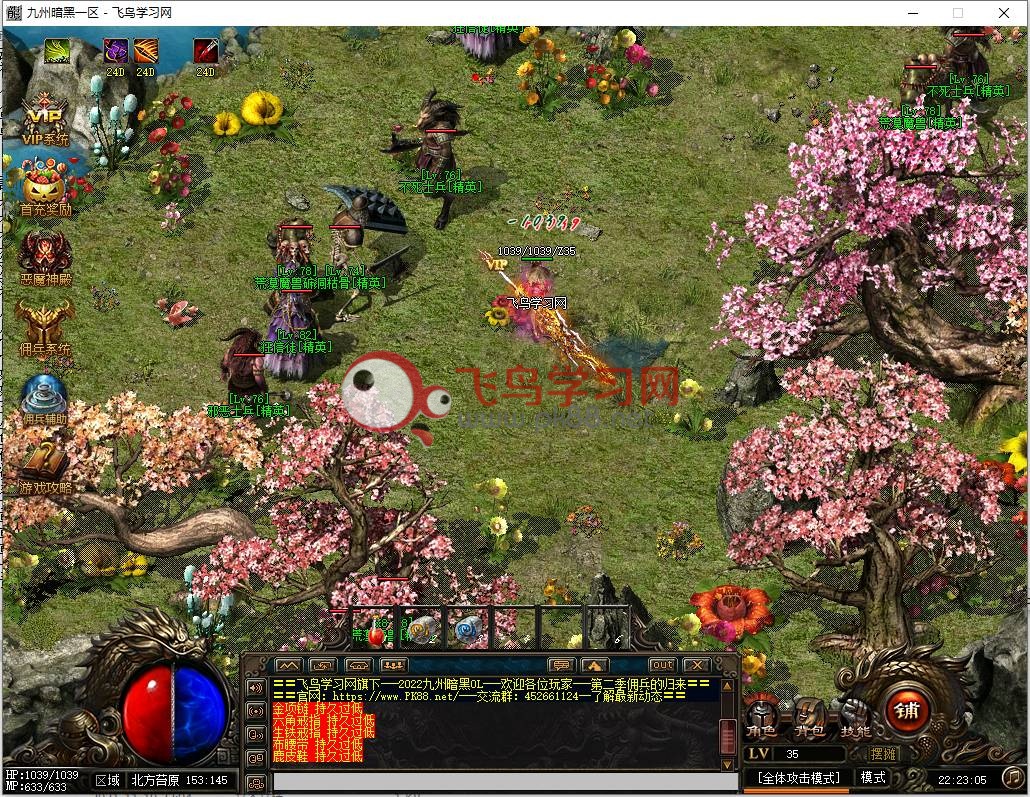Image resolution: width=1030 pixels, height=797 pixels.
Task: Toggle the music note sound button
Action: [x=1011, y=776]
